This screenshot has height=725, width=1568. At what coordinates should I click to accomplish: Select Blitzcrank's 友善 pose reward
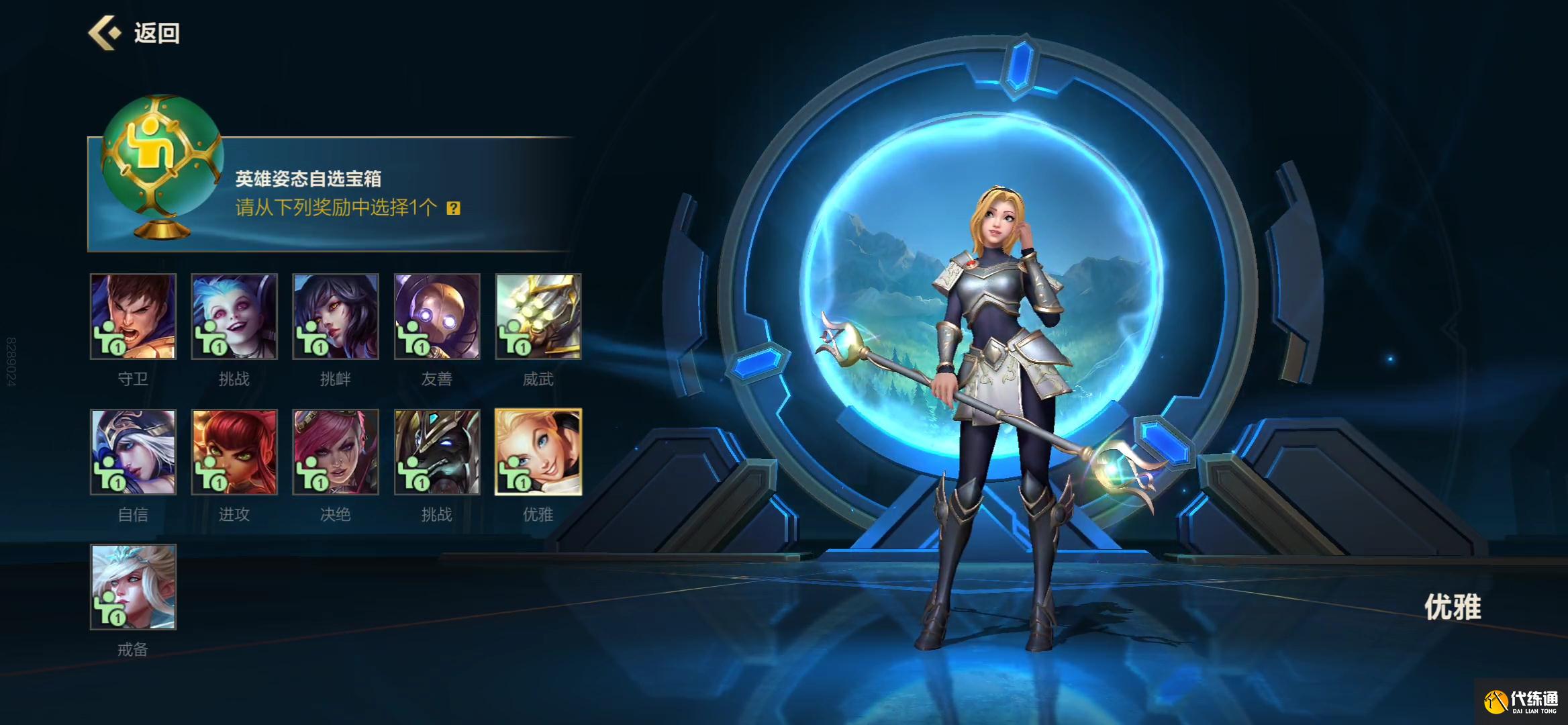point(437,316)
